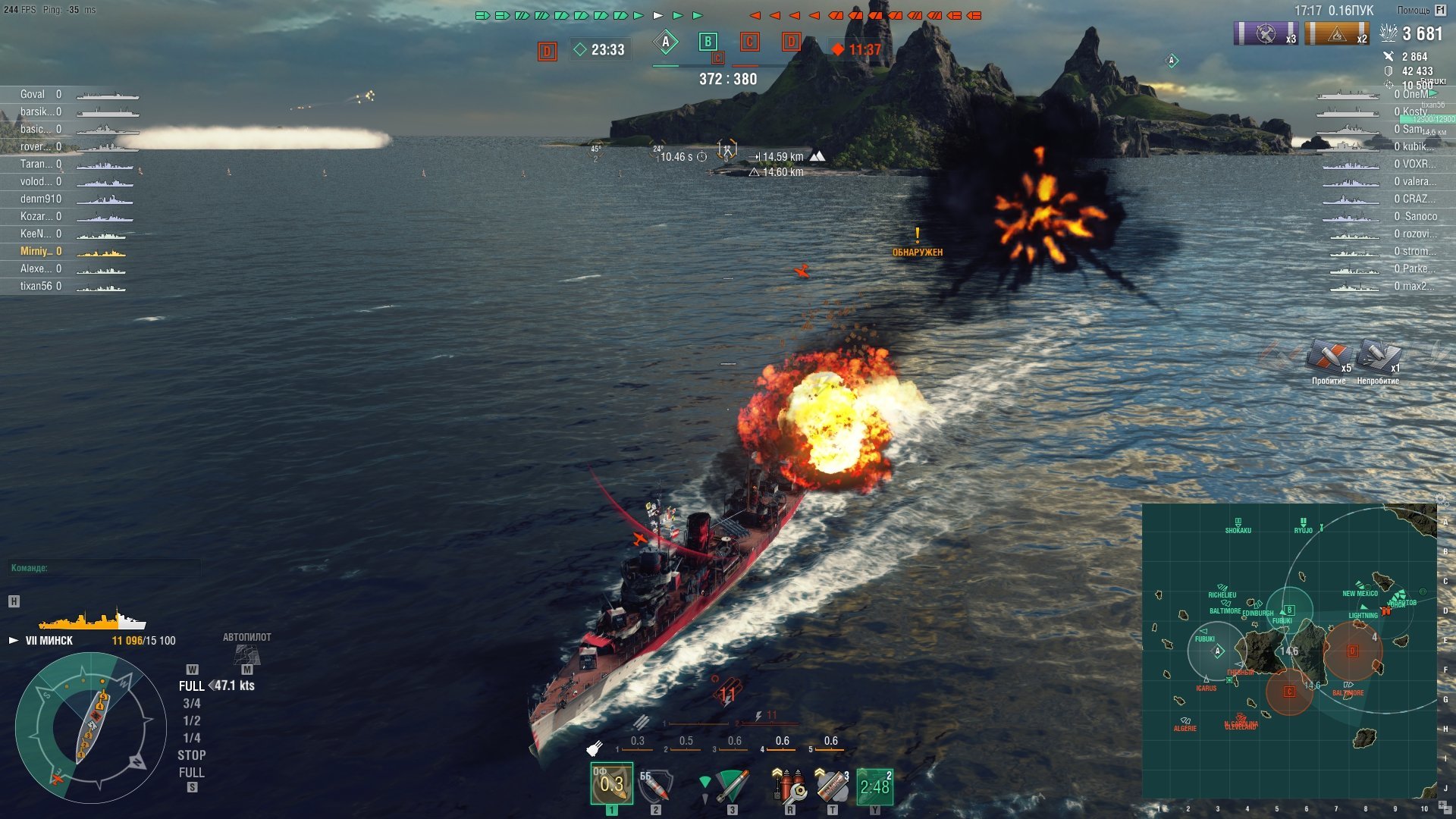Activate the Damage Control Party consumable
This screenshot has width=1456, height=819.
789,786
